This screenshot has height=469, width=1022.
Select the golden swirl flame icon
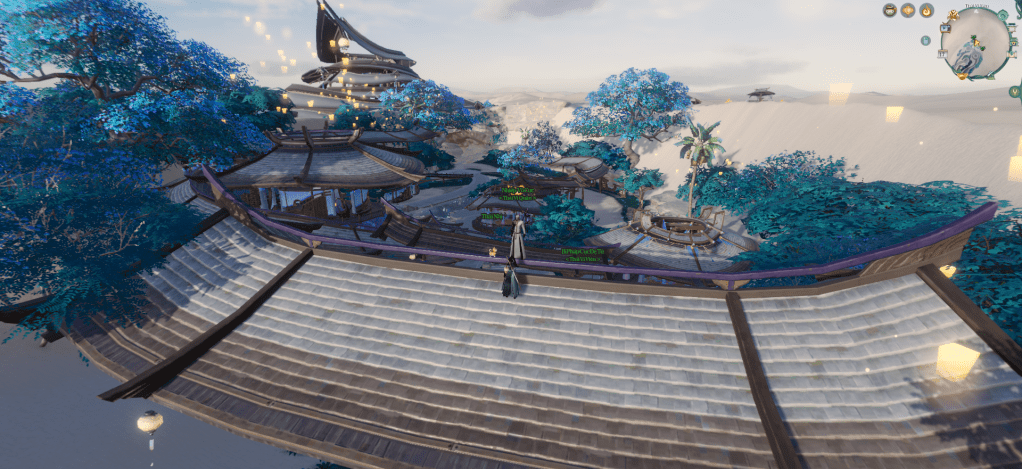coord(926,10)
